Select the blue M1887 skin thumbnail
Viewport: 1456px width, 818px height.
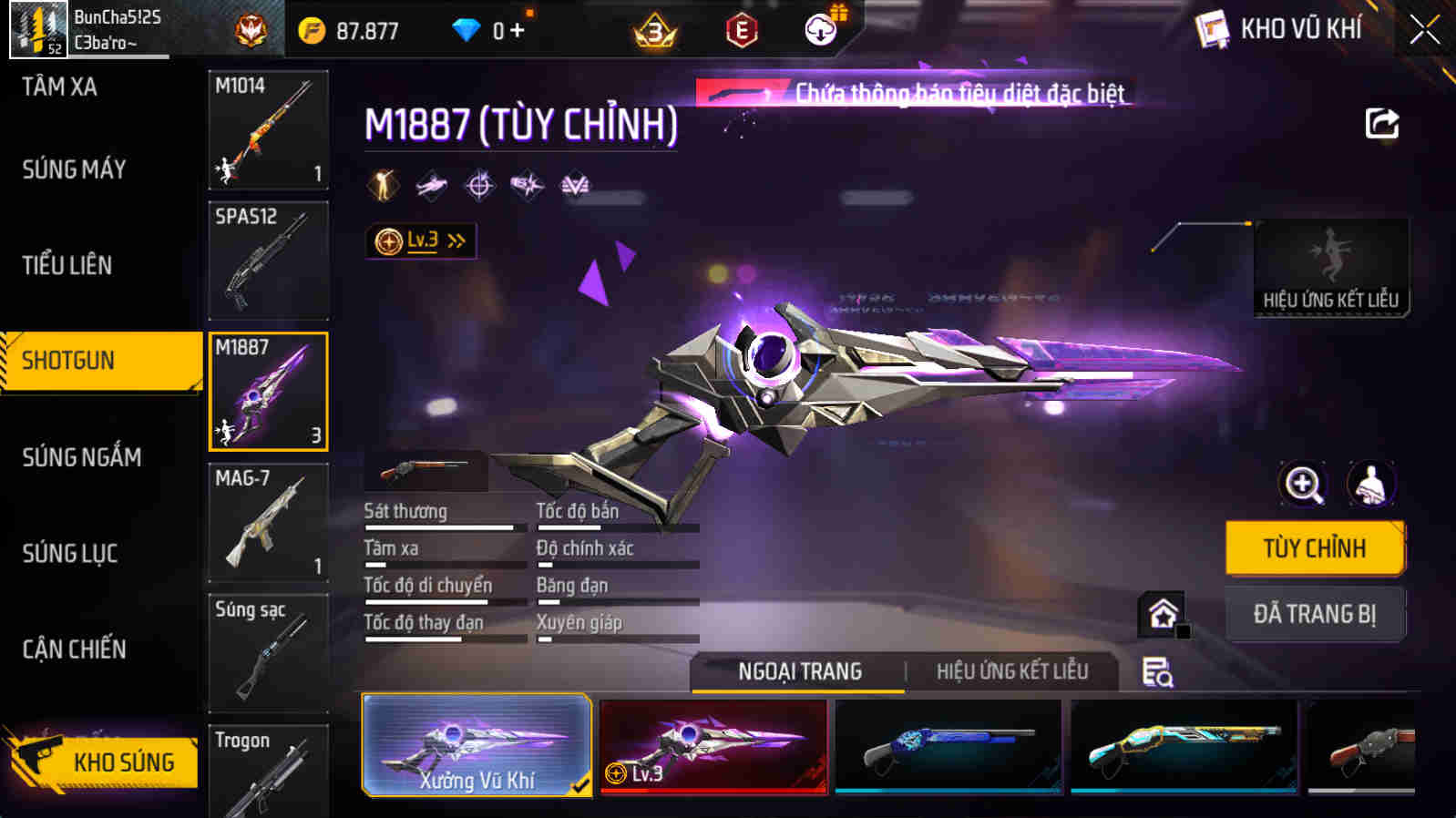[x=948, y=746]
